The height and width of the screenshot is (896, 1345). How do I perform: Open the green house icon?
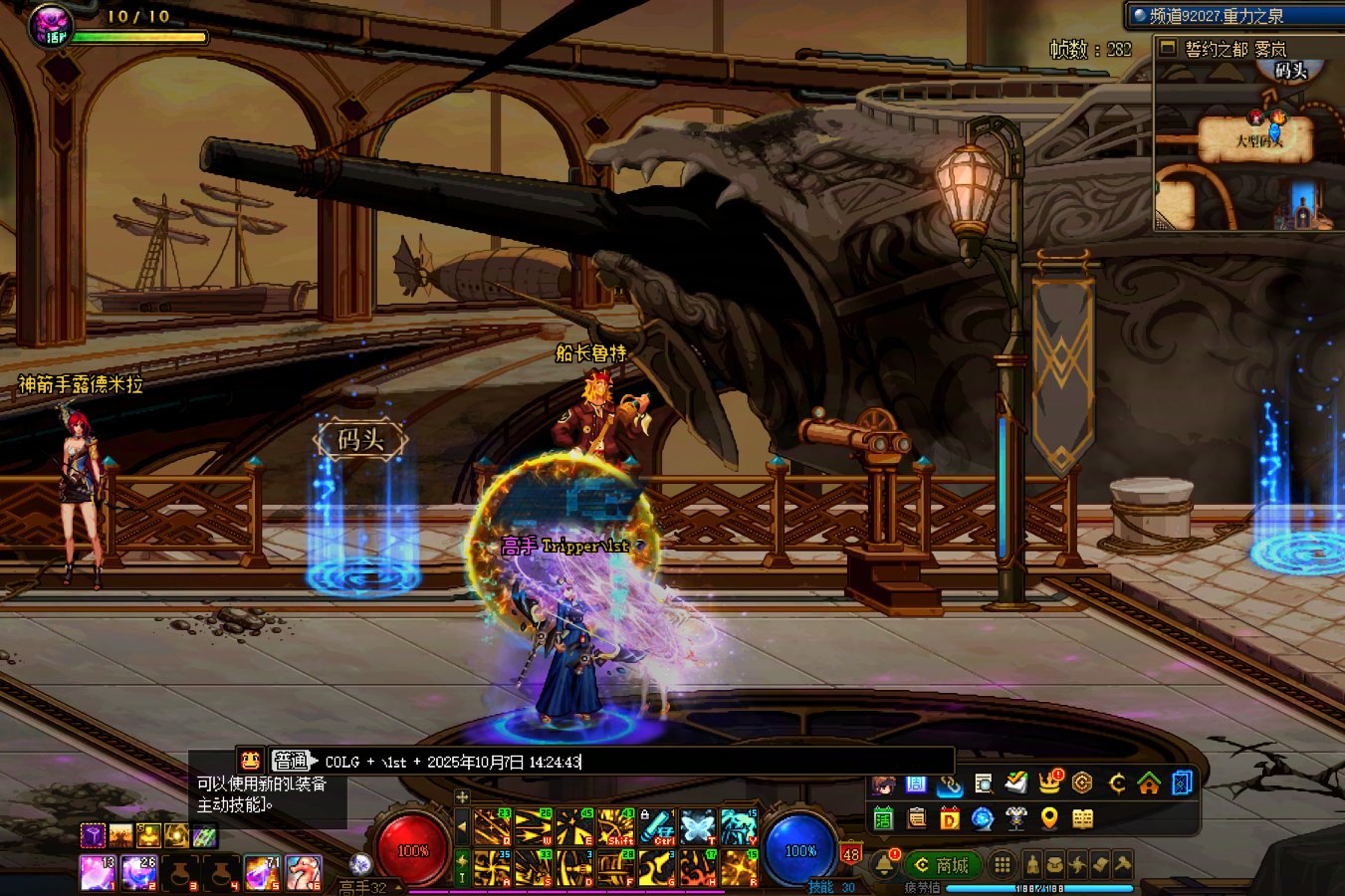1149,784
